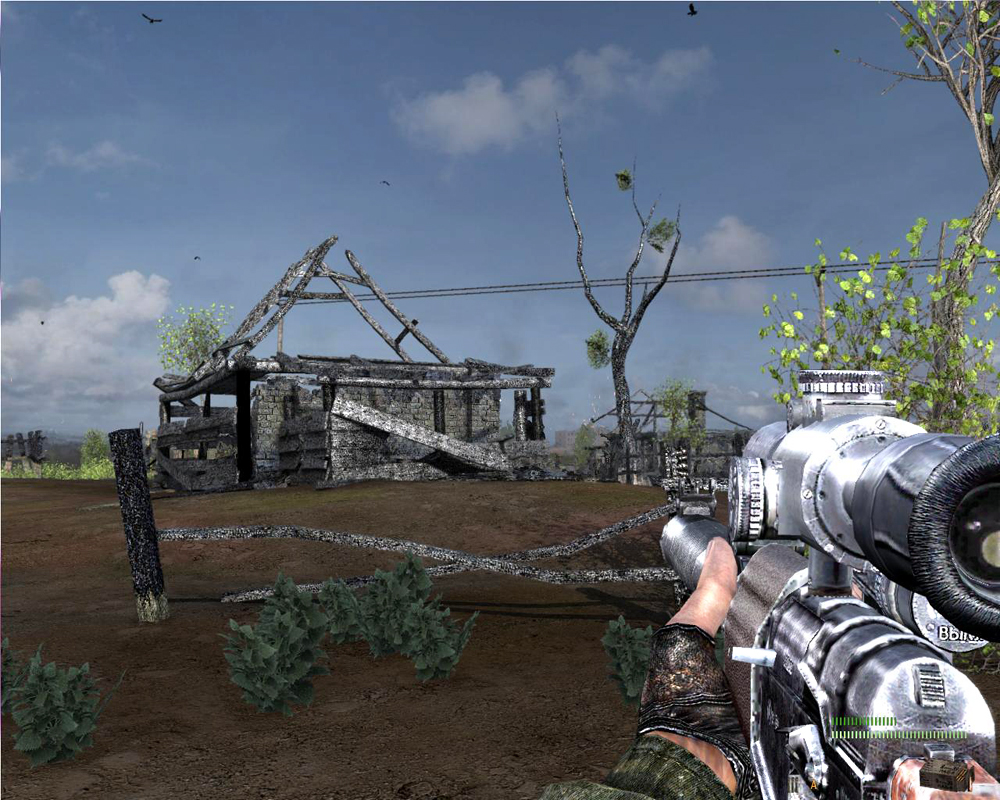Click the ammo box icon
This screenshot has width=1000, height=800.
click(x=944, y=773)
